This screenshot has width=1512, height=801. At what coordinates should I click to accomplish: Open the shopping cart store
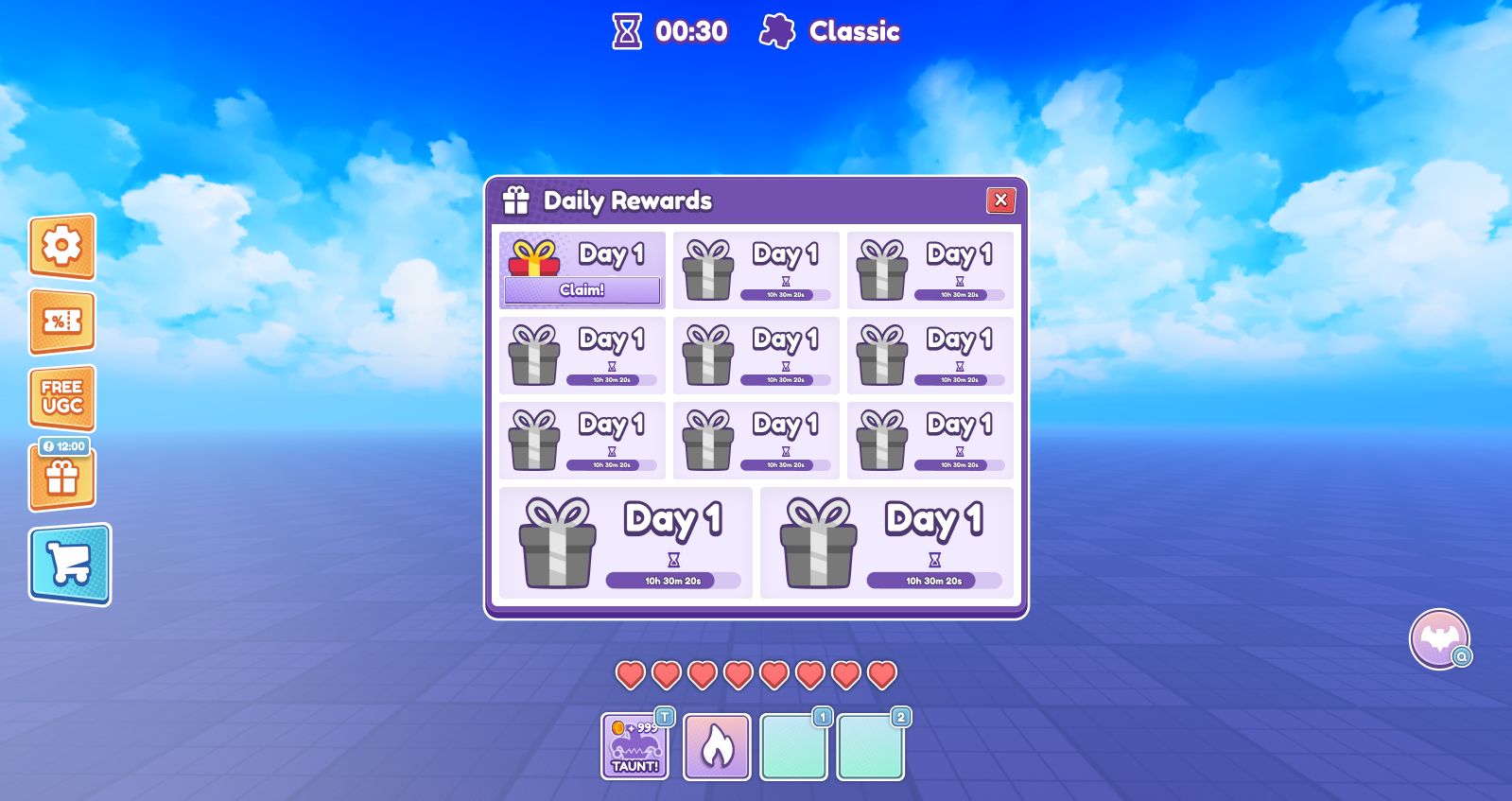[x=70, y=565]
